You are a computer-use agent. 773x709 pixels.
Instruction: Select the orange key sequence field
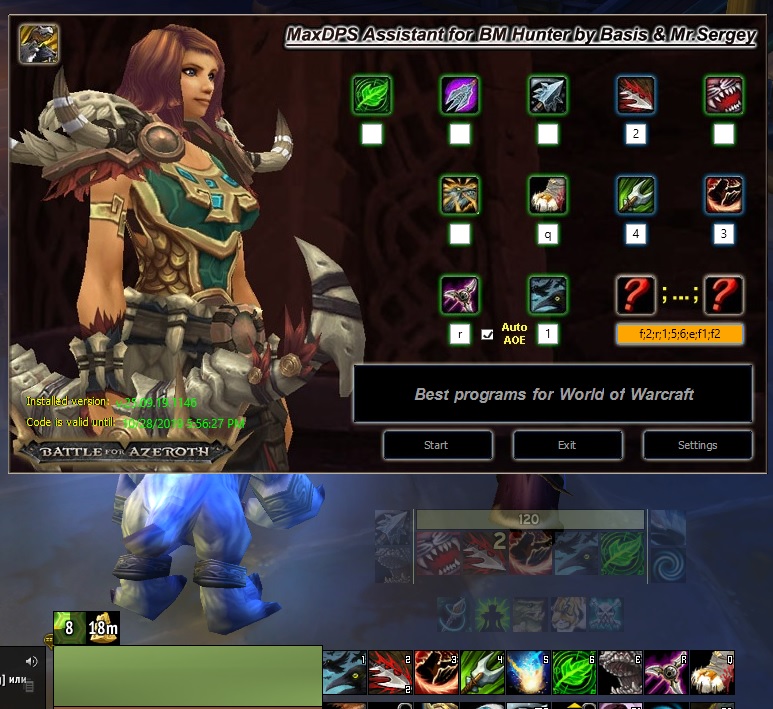click(x=679, y=334)
